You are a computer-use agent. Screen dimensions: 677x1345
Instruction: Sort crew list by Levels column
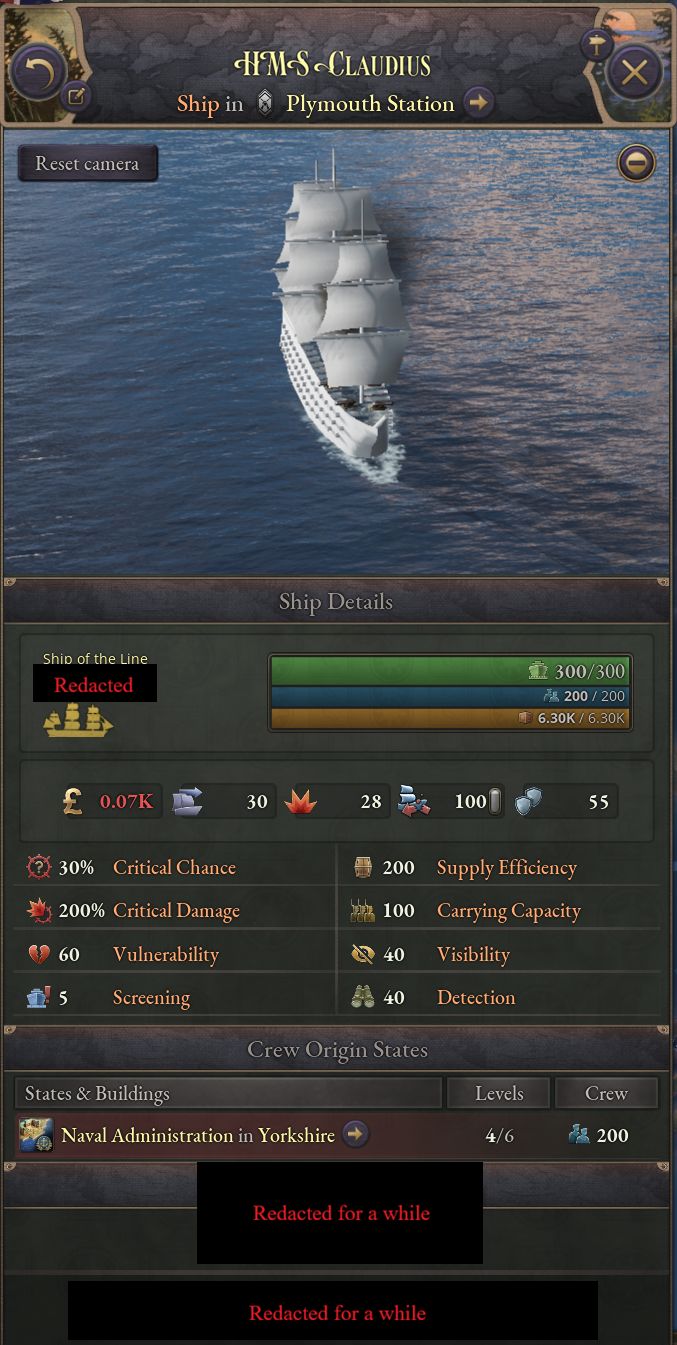click(x=498, y=1093)
